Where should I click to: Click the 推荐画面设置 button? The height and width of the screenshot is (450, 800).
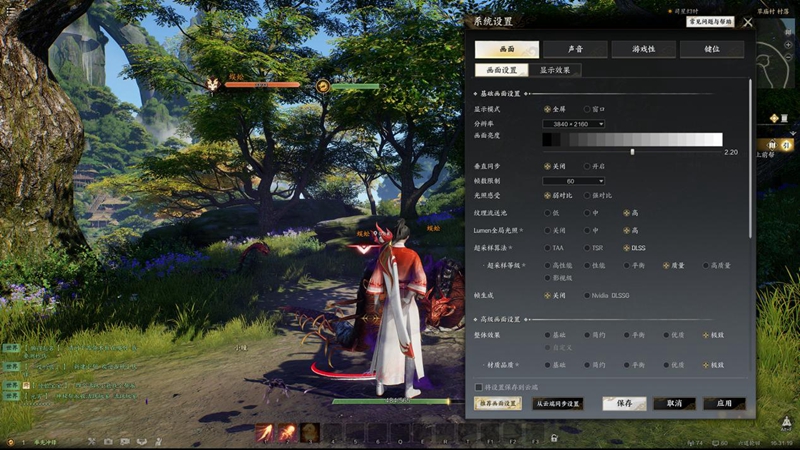(x=497, y=403)
